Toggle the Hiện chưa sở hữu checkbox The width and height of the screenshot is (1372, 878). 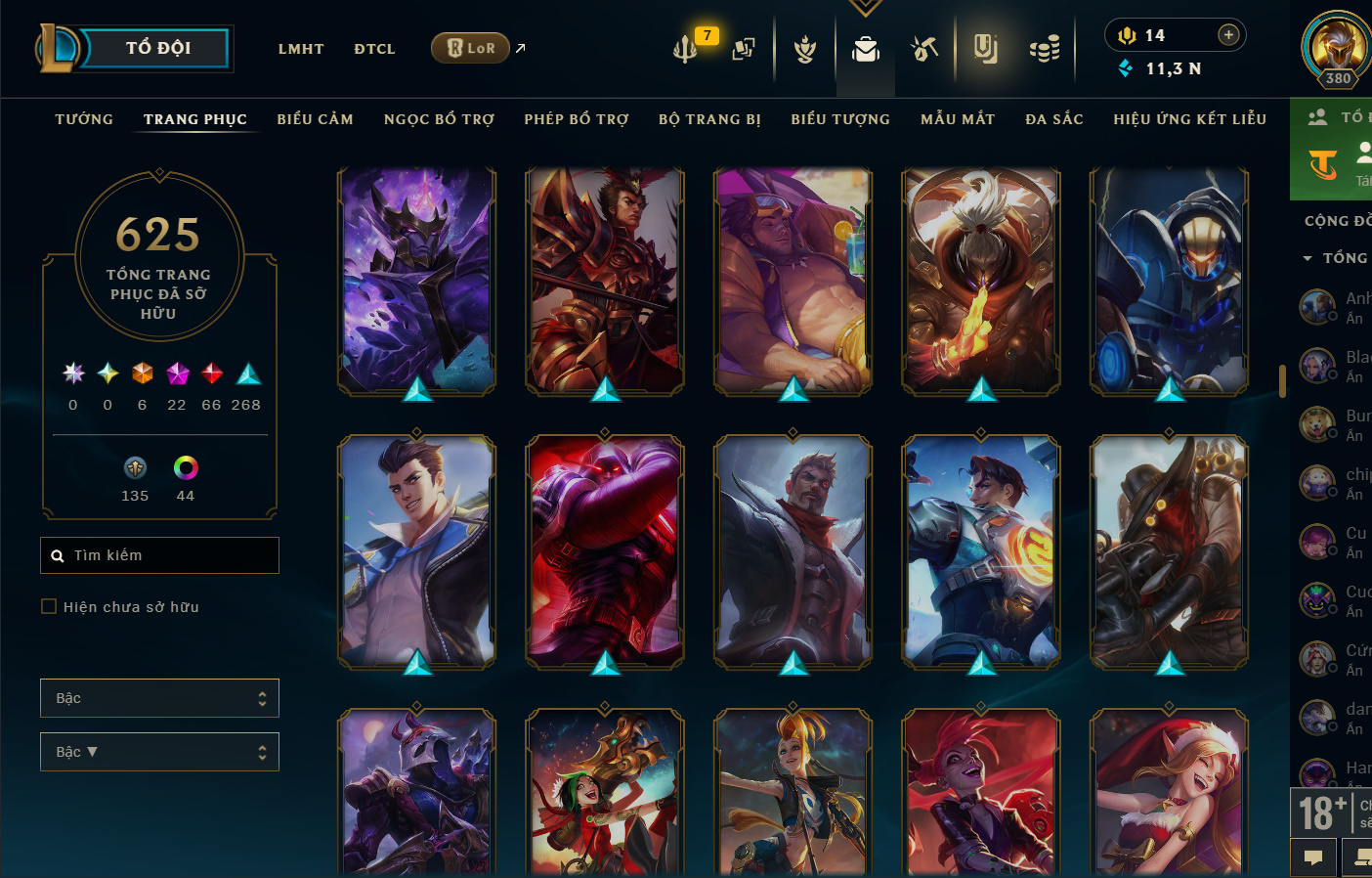pyautogui.click(x=49, y=607)
